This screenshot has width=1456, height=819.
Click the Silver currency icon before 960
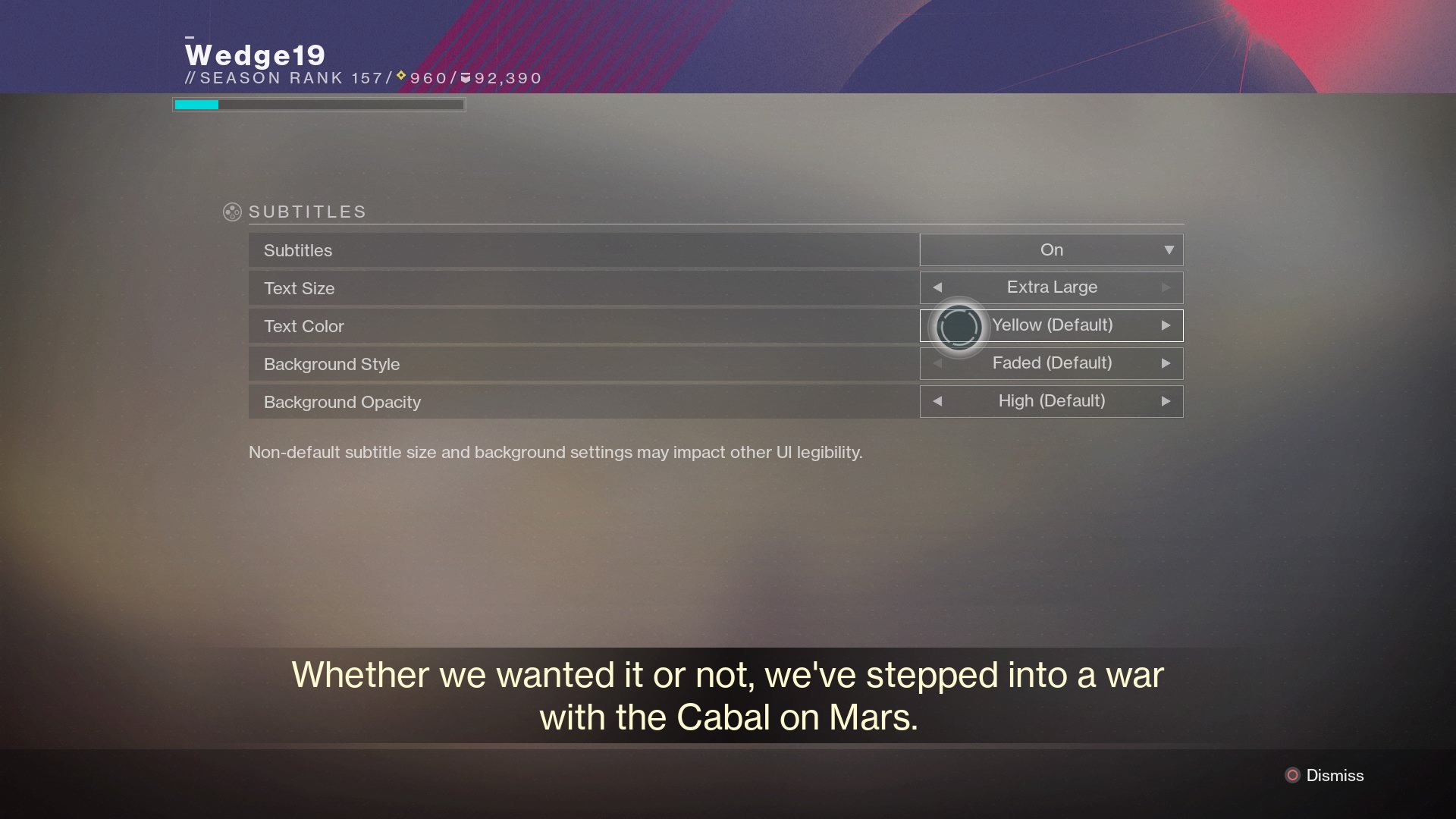point(400,76)
